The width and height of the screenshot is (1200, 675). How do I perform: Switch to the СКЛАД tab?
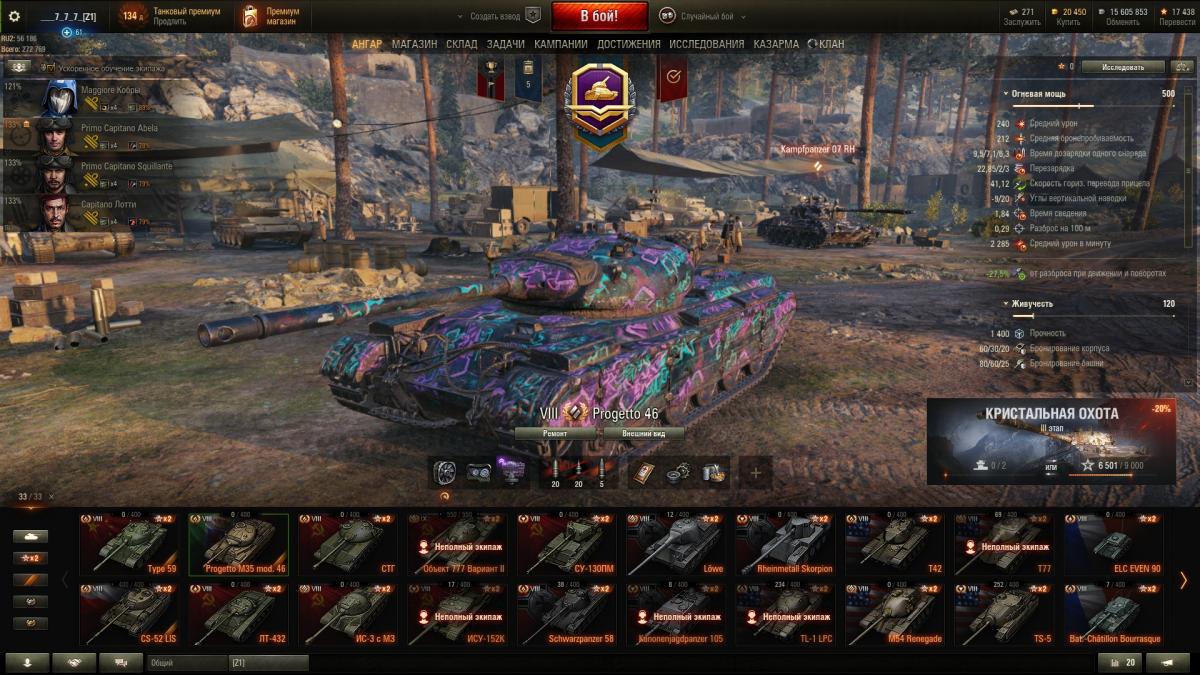(461, 44)
